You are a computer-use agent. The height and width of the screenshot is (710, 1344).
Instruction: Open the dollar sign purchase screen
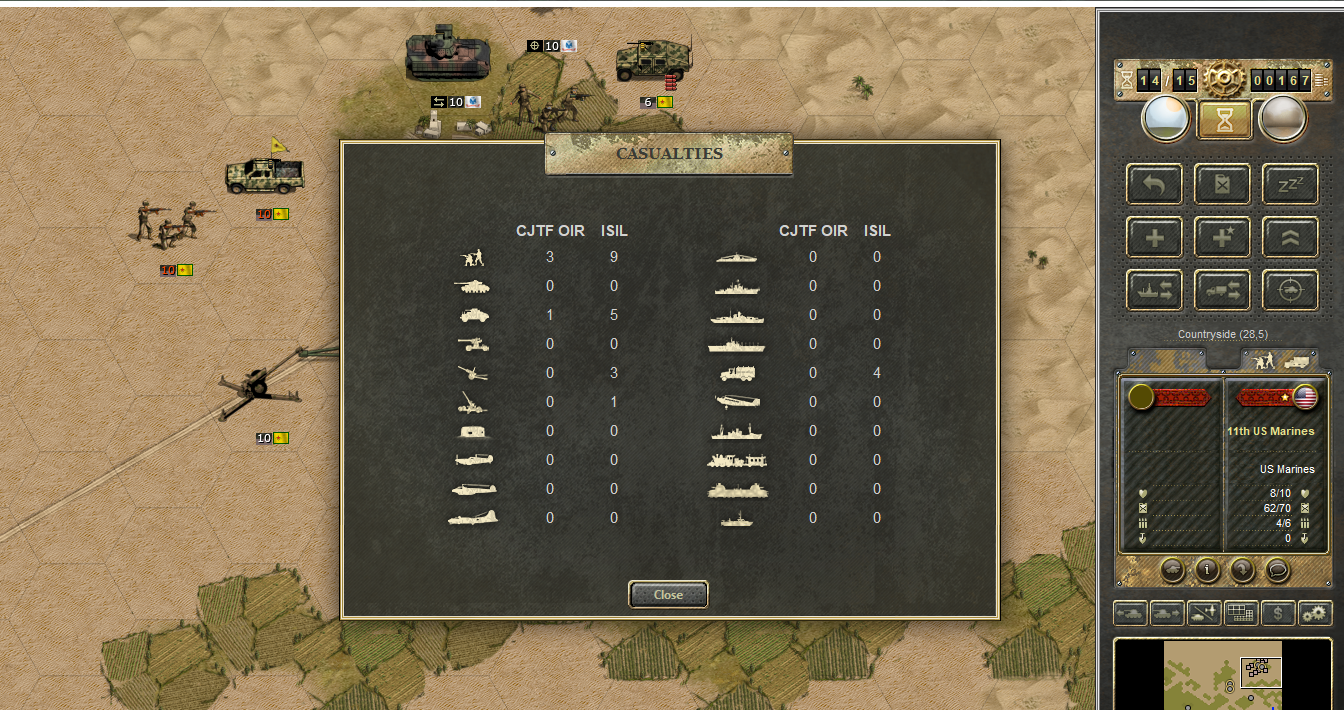[1278, 613]
